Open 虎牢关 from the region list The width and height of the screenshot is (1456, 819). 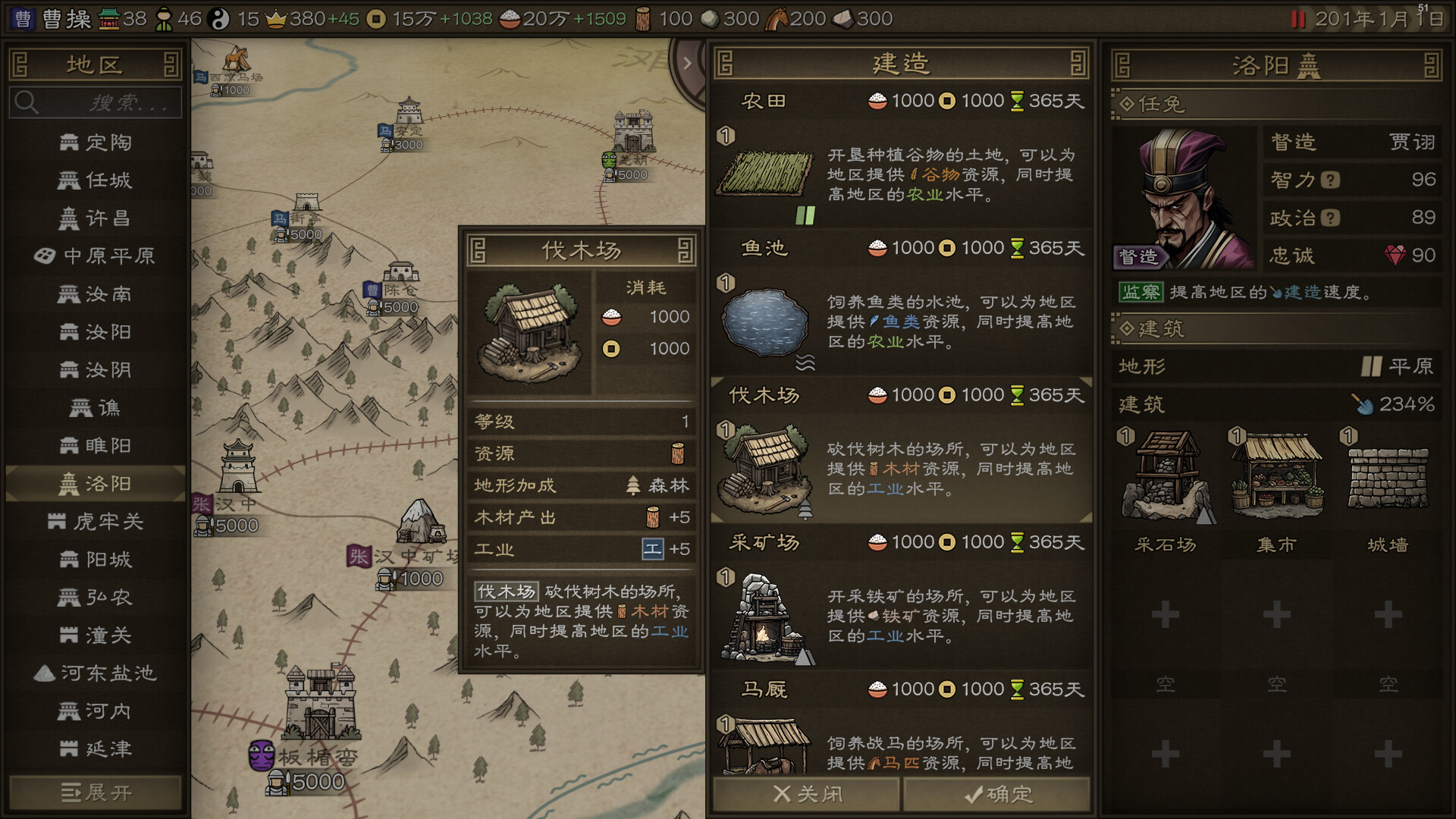point(96,522)
